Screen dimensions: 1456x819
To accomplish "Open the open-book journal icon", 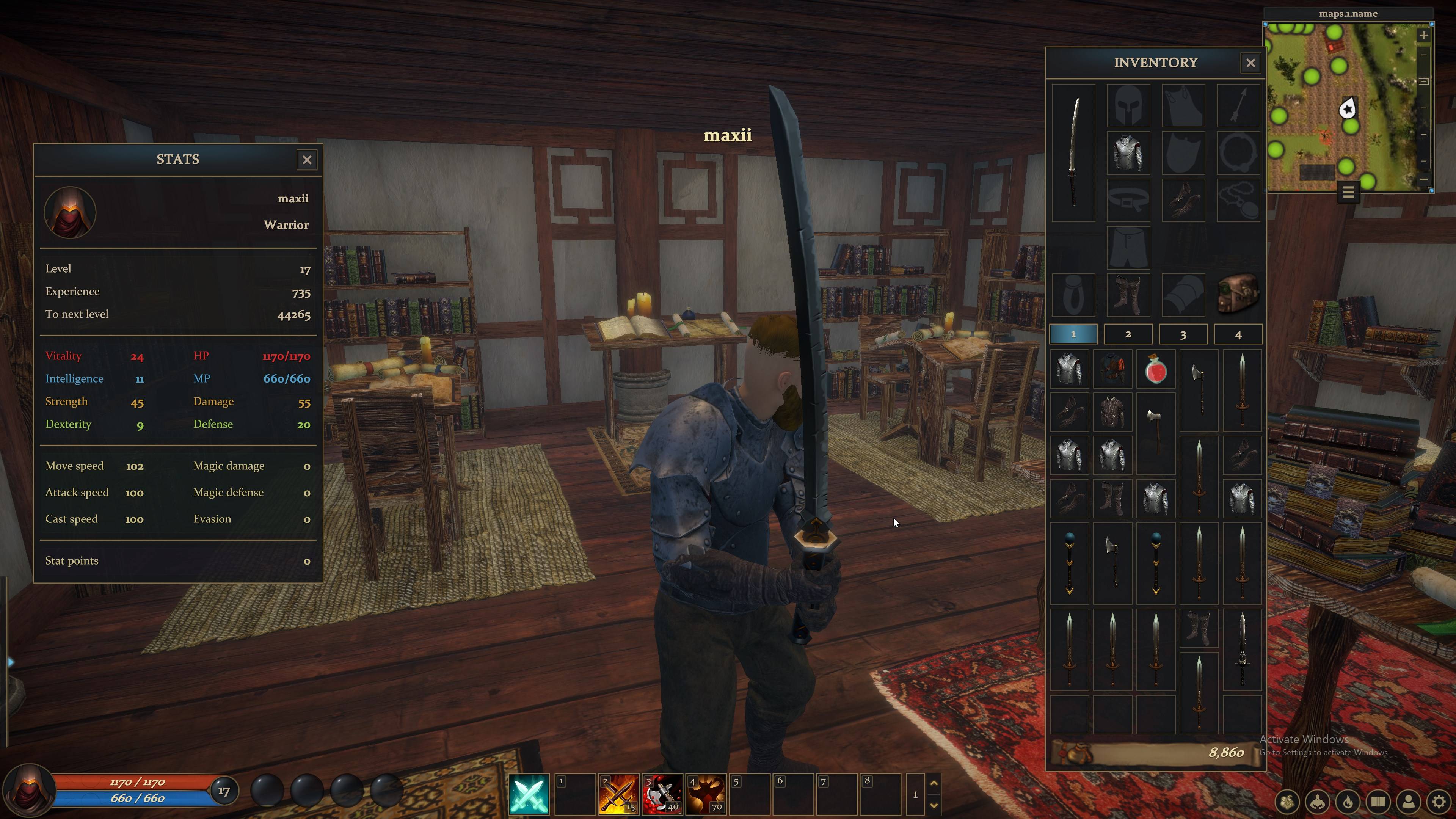I will point(1379,802).
